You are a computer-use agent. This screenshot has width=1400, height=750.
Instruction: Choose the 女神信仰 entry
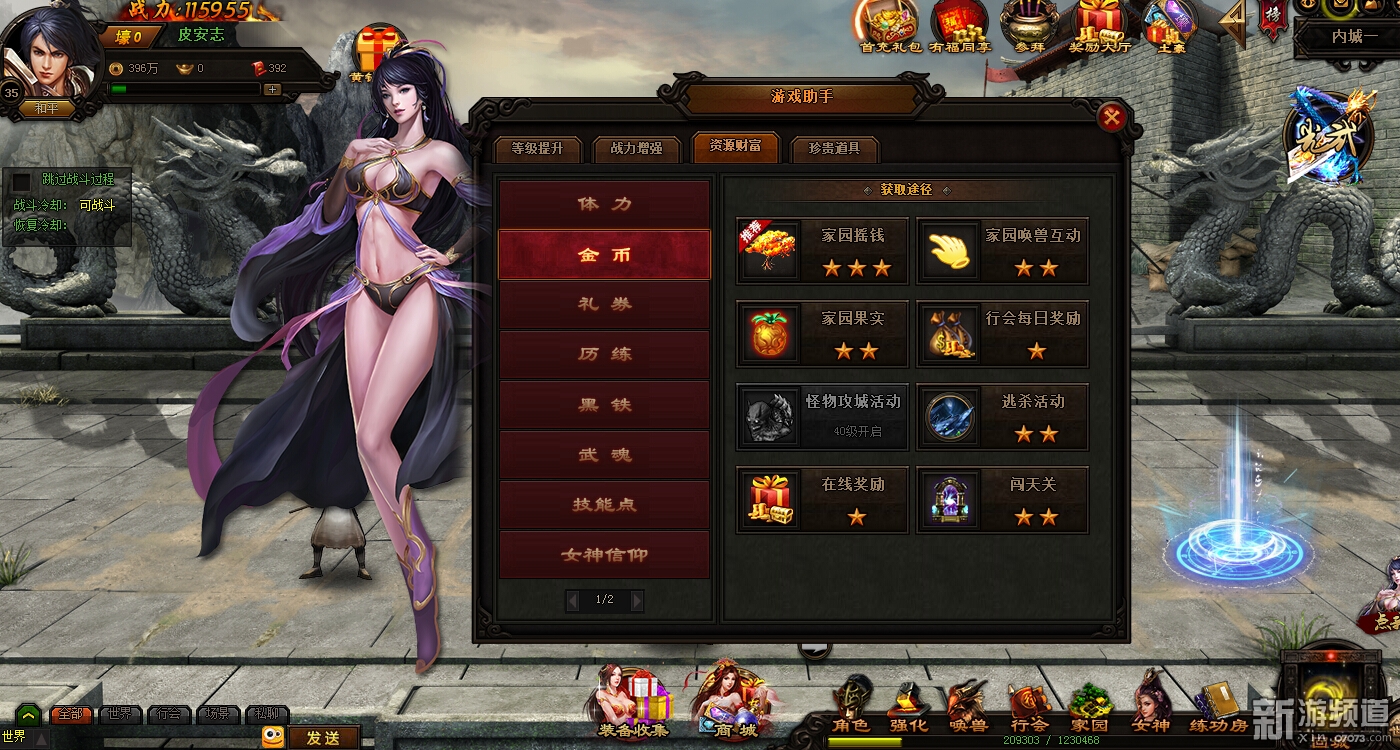605,555
